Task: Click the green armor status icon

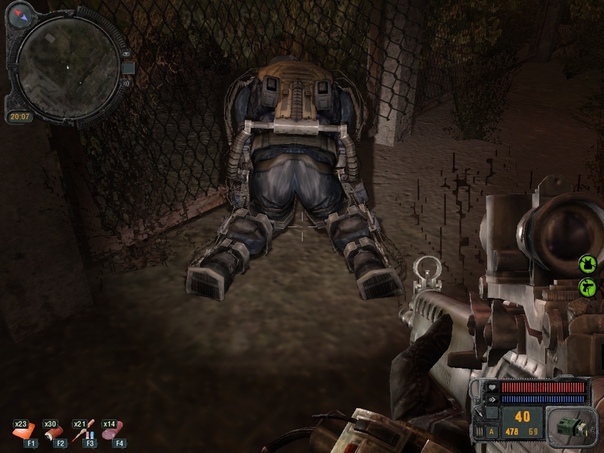Action: point(588,265)
